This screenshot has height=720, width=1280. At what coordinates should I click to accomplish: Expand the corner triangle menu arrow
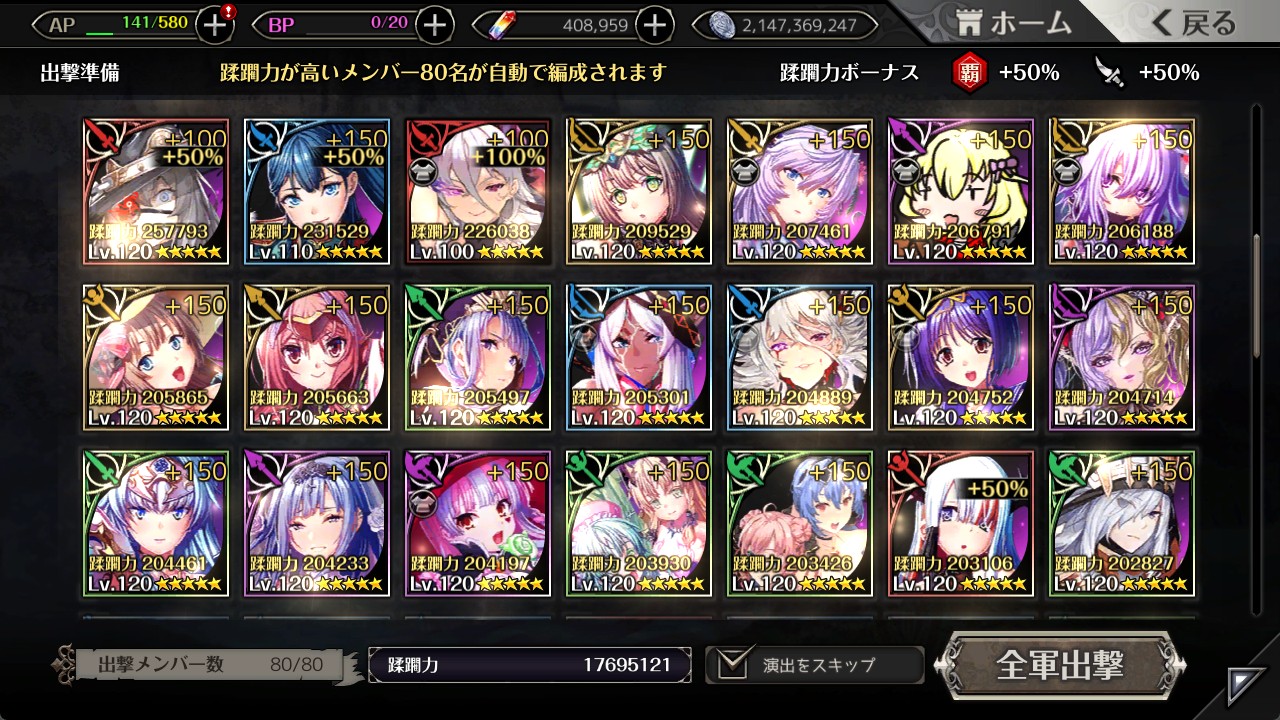pos(1246,685)
